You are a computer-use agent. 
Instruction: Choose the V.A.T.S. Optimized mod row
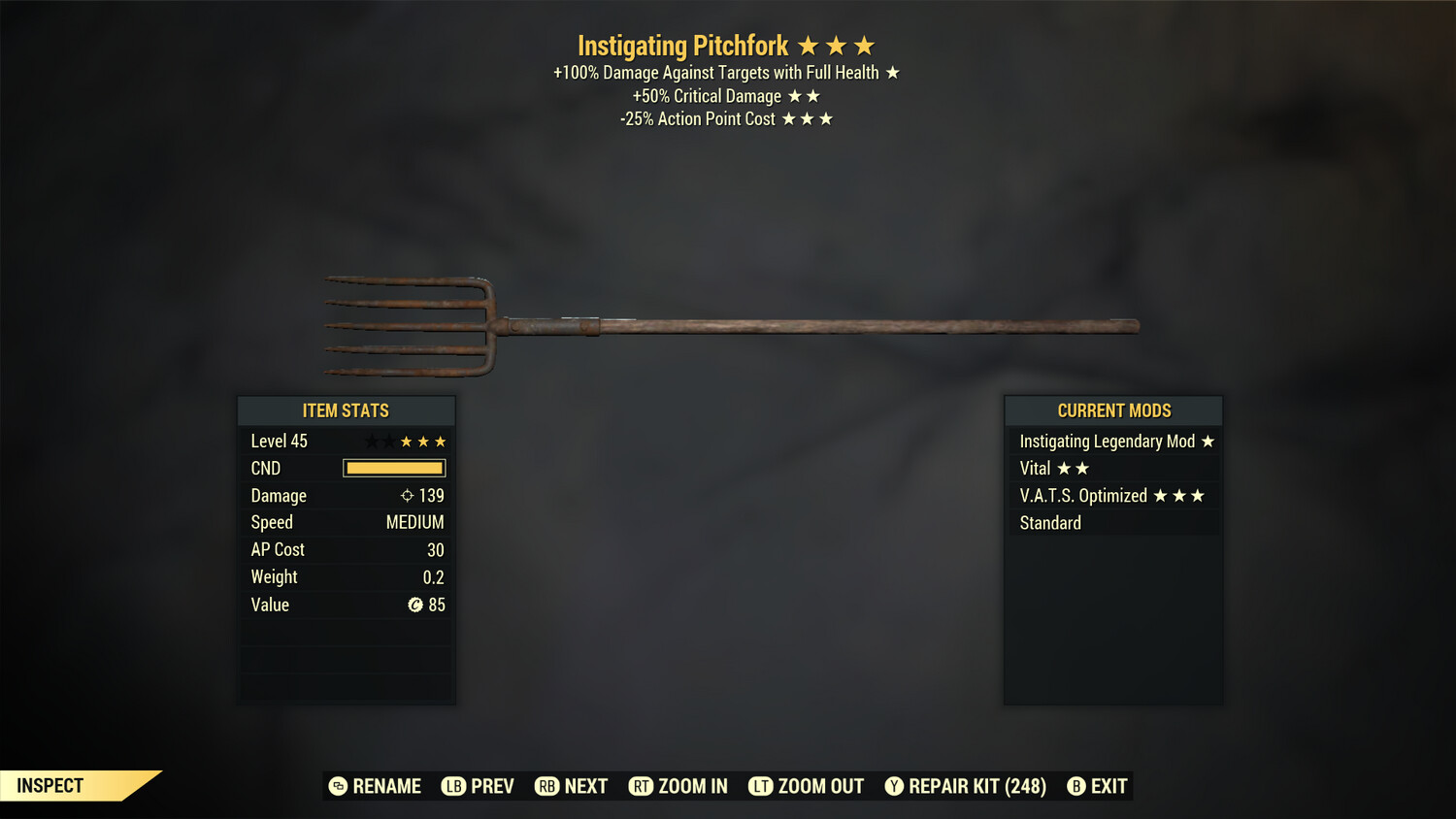[x=1113, y=496]
